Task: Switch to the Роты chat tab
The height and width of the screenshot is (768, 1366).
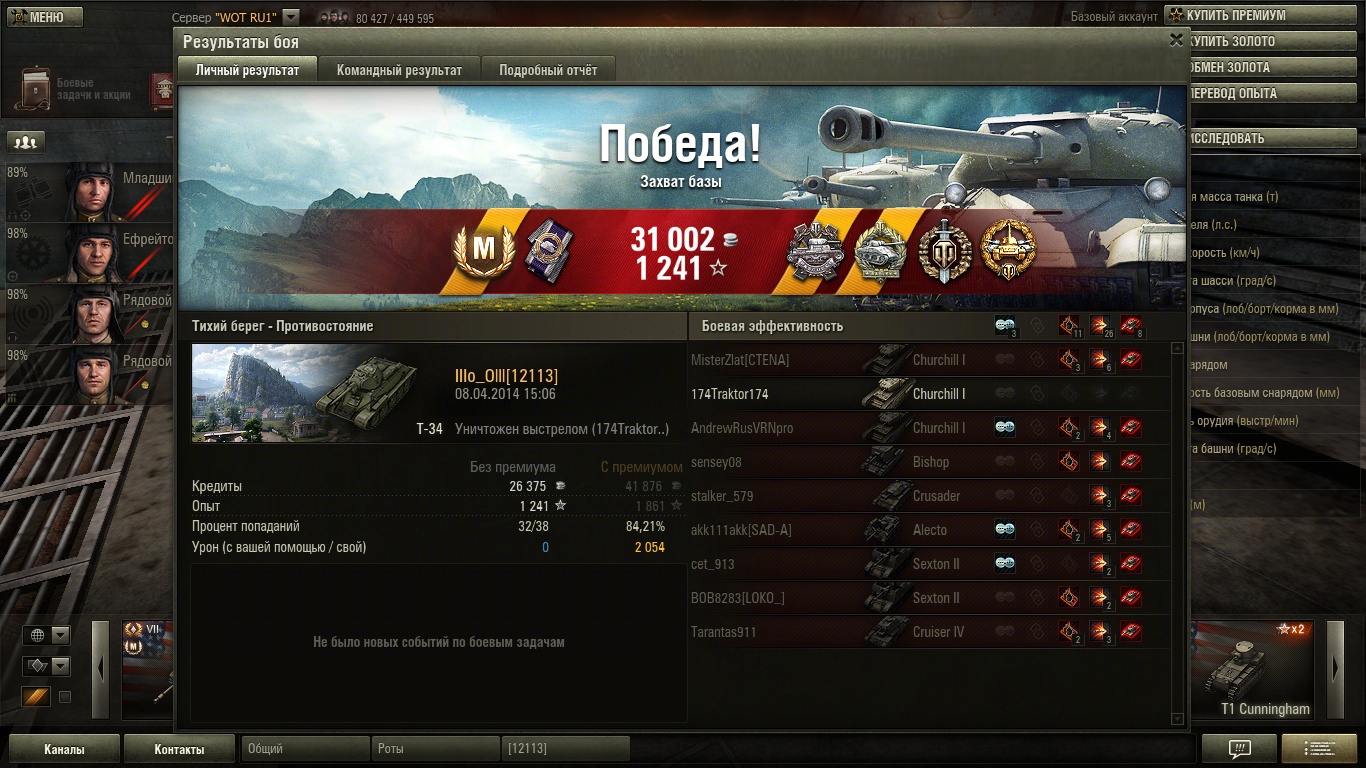Action: (434, 749)
